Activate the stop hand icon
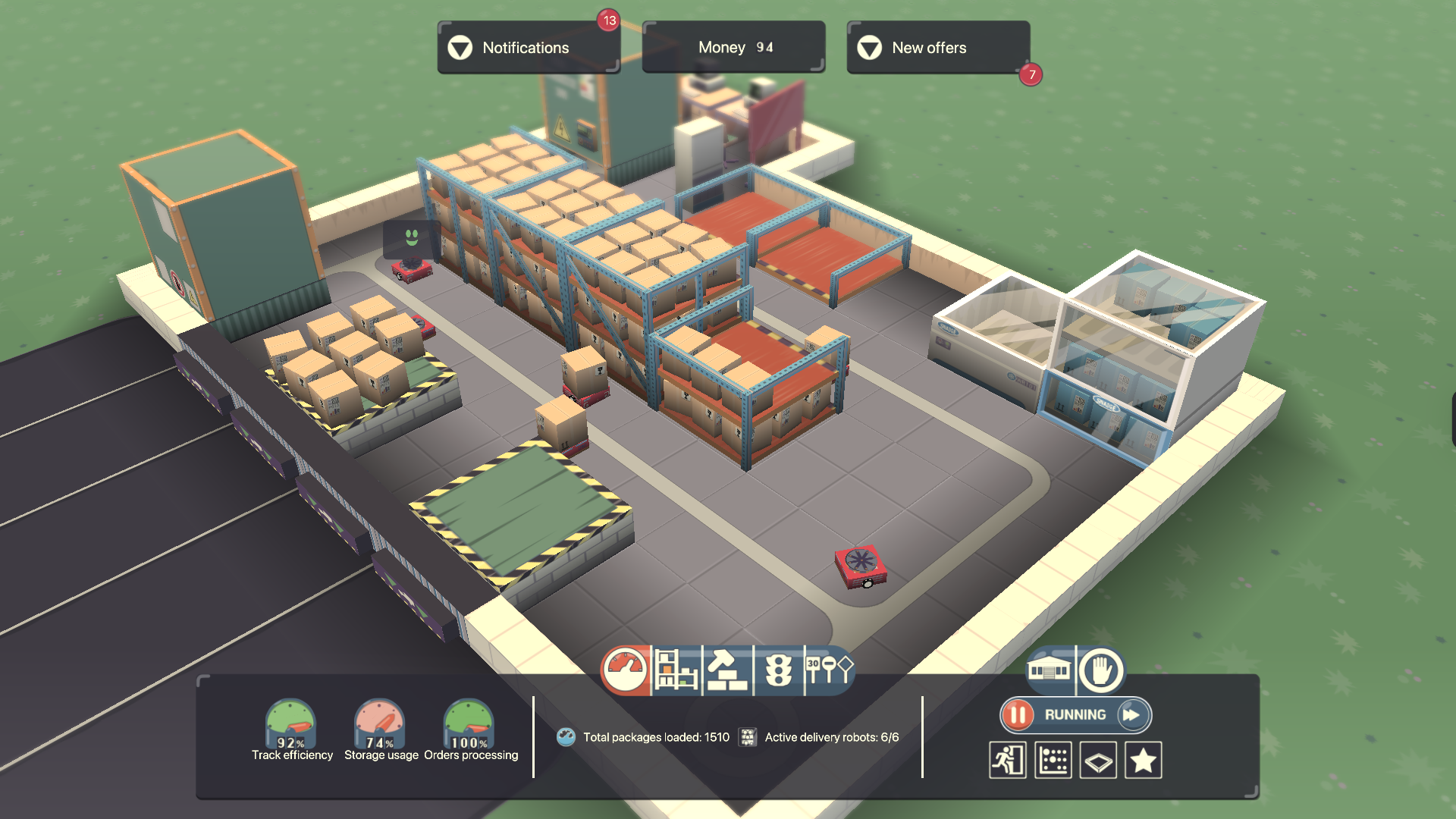 coord(1100,670)
